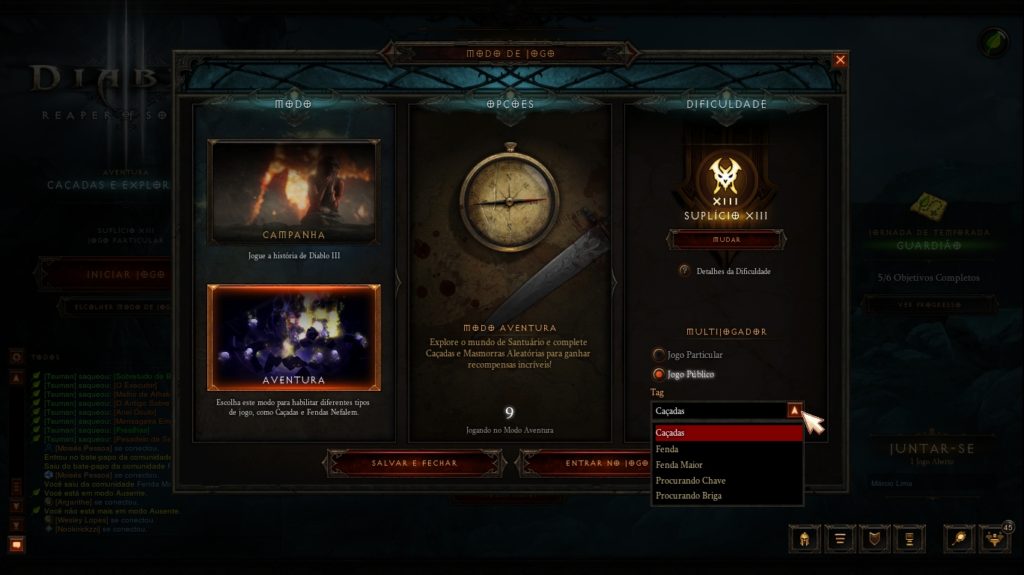
Task: Click Salvar e Fechar button
Action: tap(414, 463)
